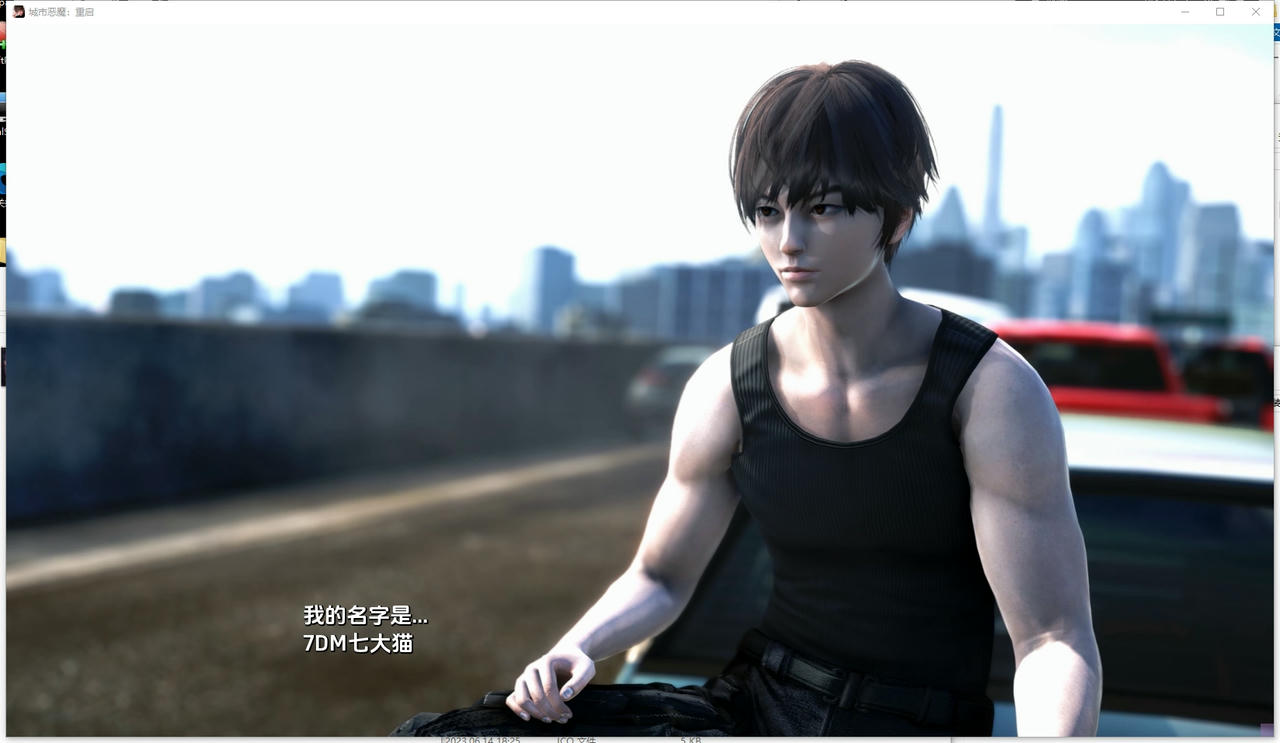
Task: Minimize the game window
Action: point(1184,11)
